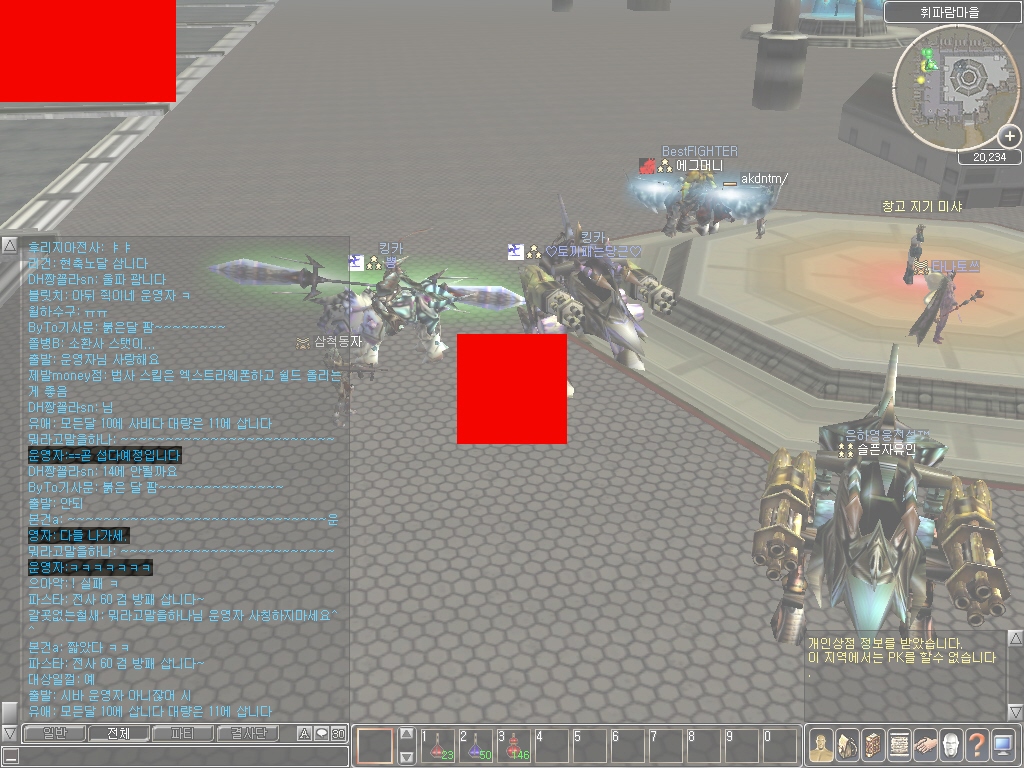1024x768 pixels.
Task: Open the inventory backpack icon
Action: pyautogui.click(x=847, y=745)
